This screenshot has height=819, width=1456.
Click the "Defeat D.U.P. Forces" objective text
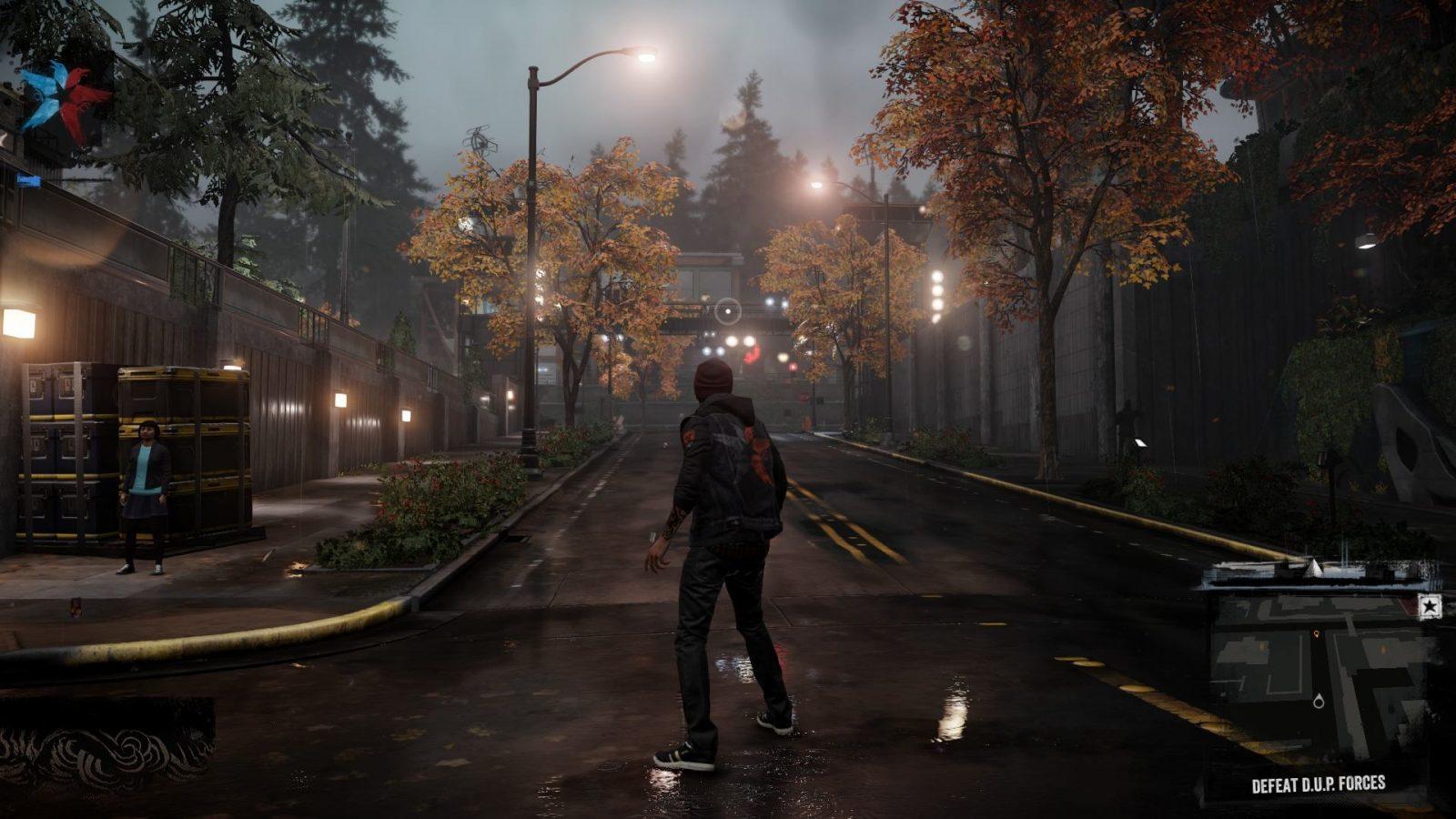coord(1318,784)
